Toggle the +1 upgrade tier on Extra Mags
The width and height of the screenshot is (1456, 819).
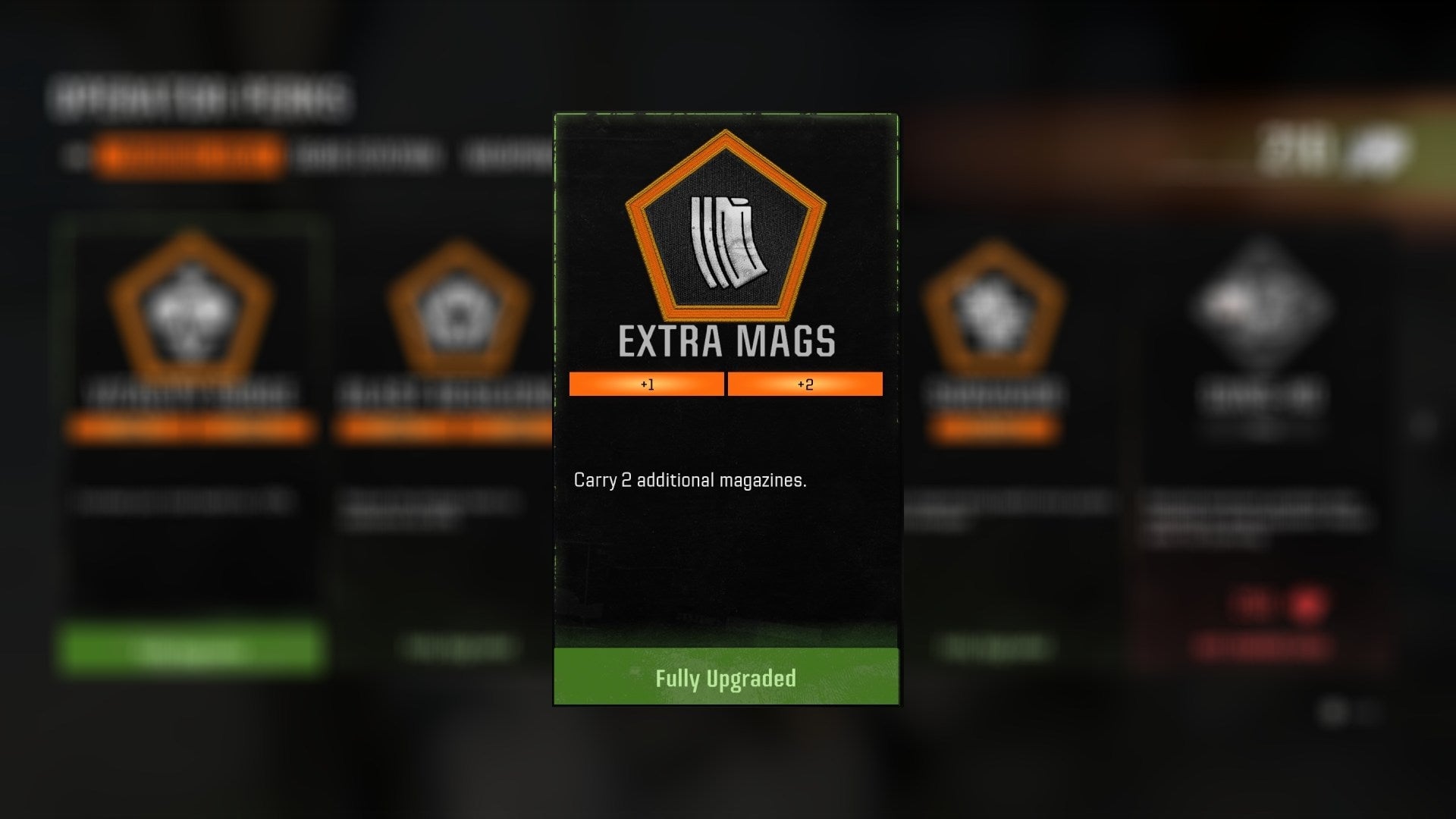645,384
